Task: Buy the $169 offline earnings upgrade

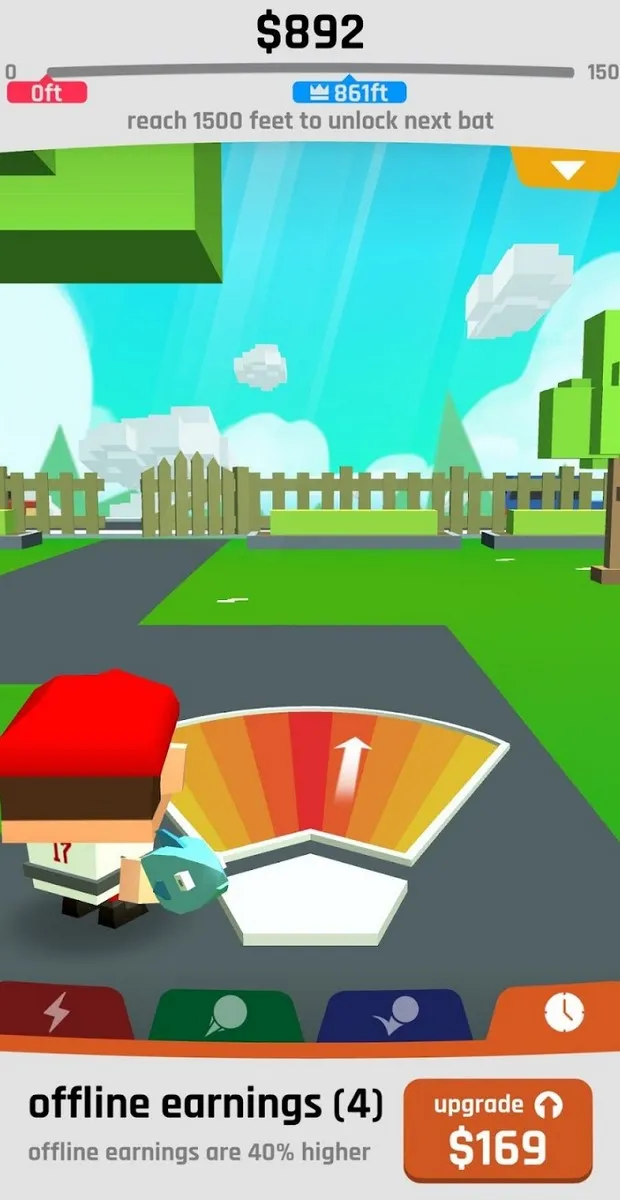Action: 497,1131
